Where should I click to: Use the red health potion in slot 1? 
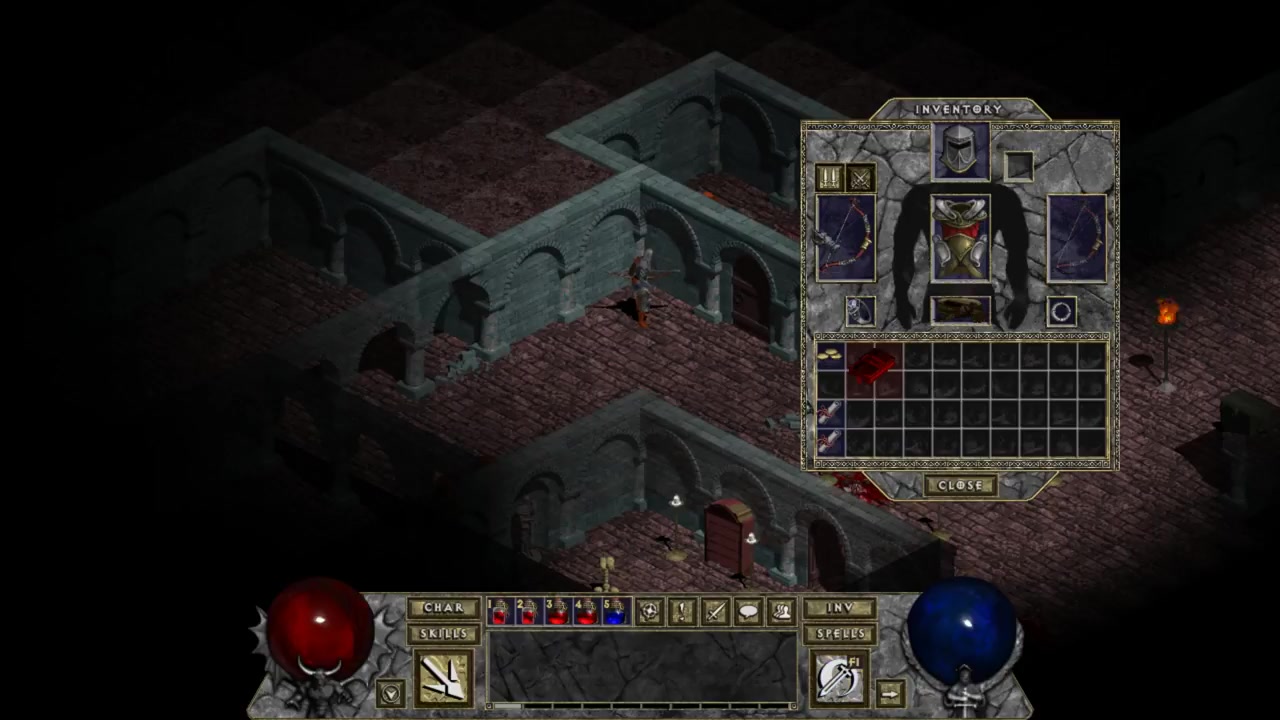pos(499,611)
